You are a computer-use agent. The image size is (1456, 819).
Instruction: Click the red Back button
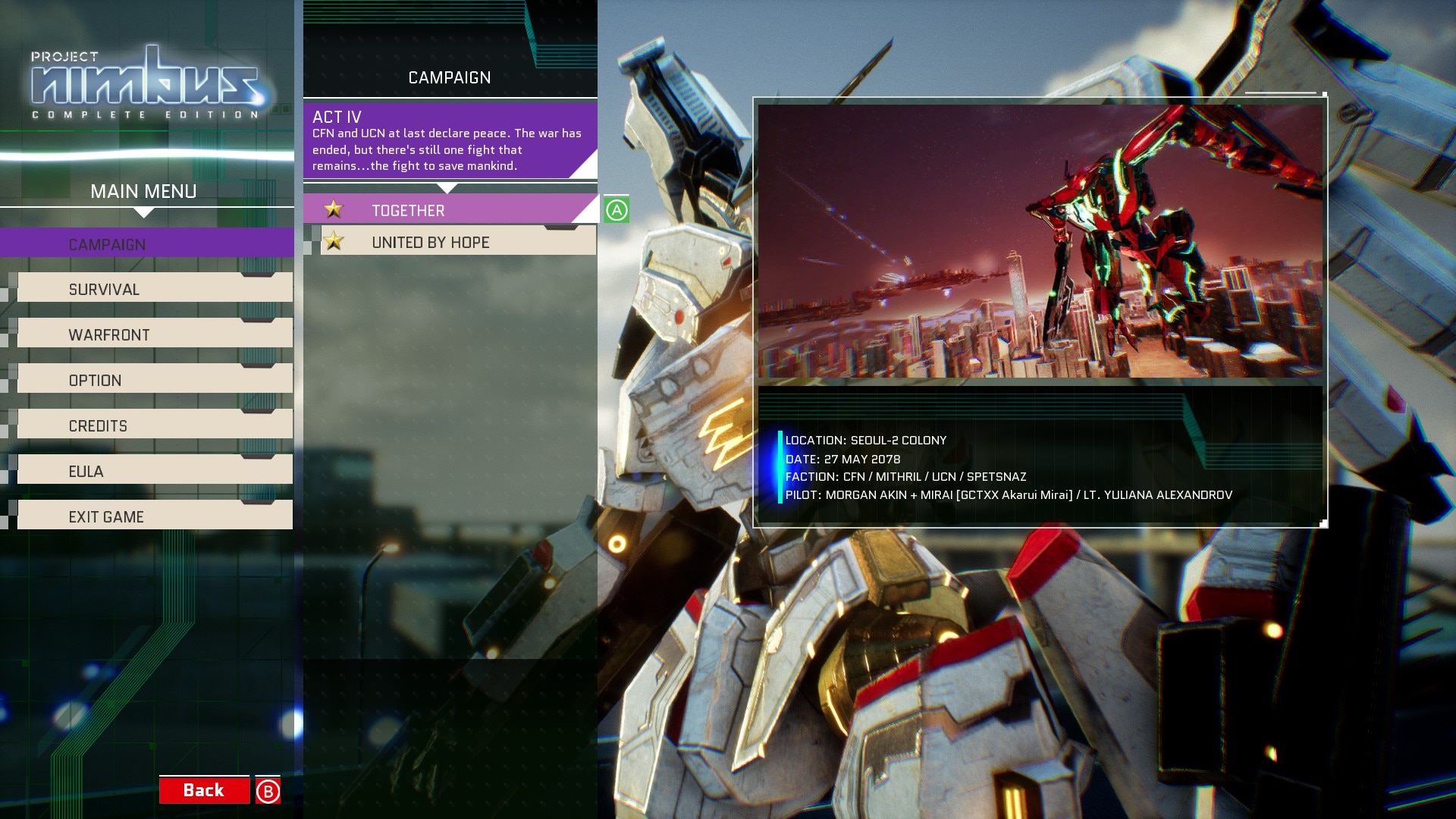204,790
